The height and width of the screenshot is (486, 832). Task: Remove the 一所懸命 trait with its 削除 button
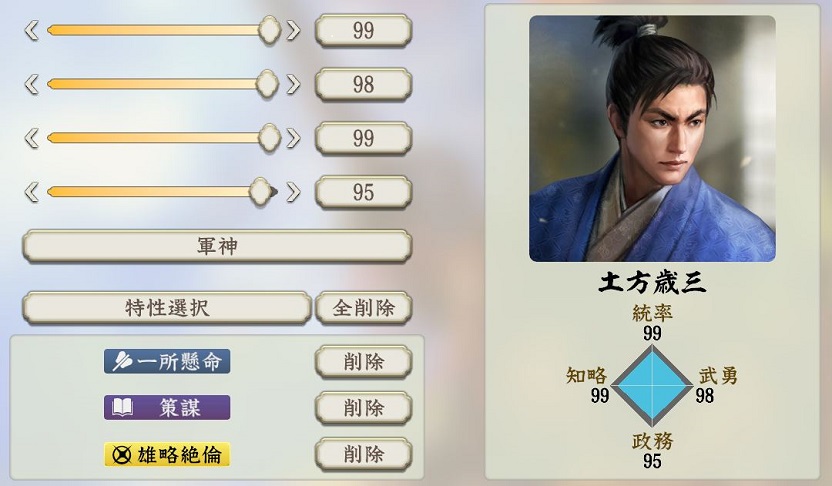click(x=363, y=361)
